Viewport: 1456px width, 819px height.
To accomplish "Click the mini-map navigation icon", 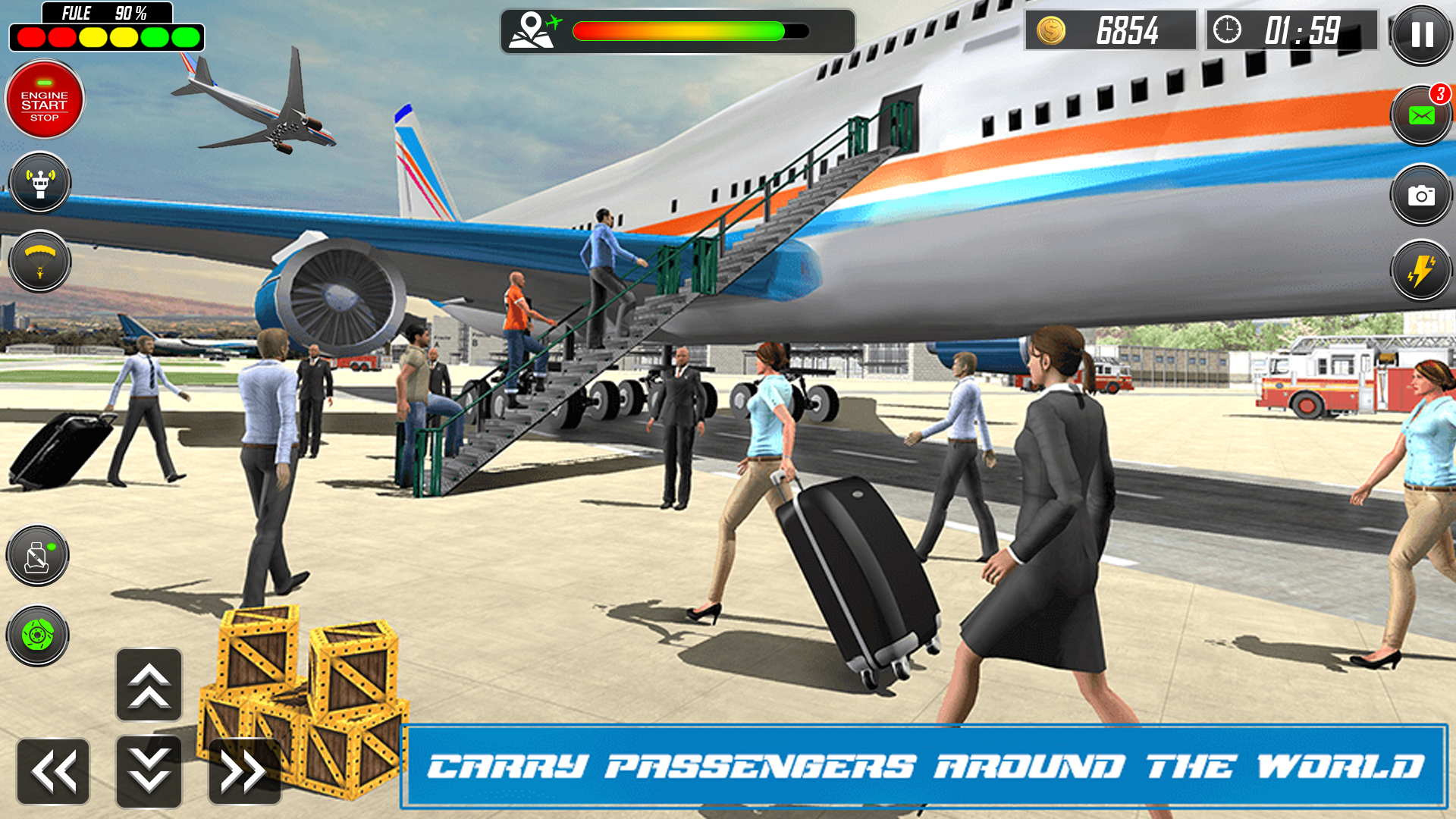I will pyautogui.click(x=531, y=30).
